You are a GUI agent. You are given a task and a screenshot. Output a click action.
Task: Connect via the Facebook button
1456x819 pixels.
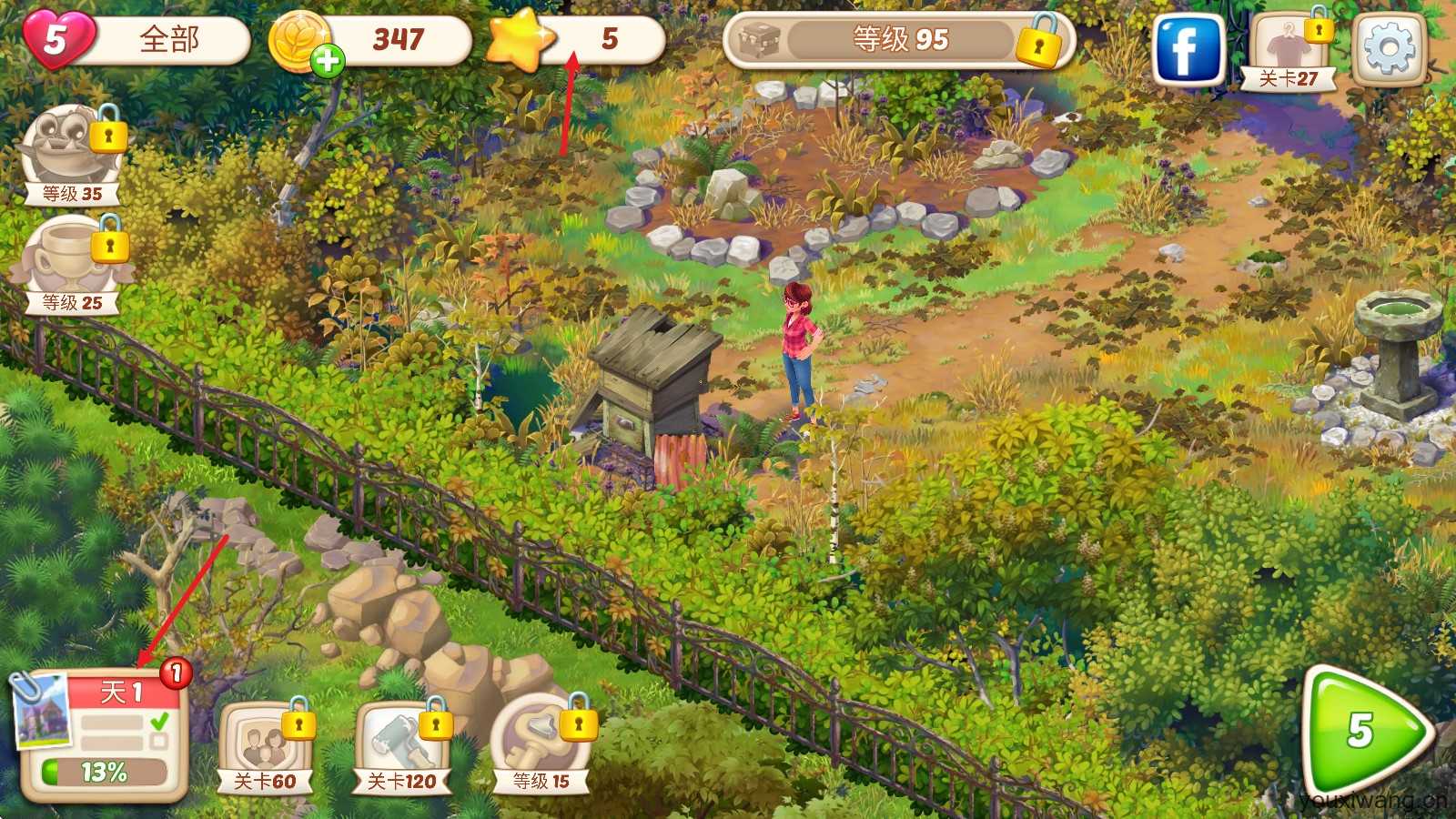click(x=1188, y=50)
